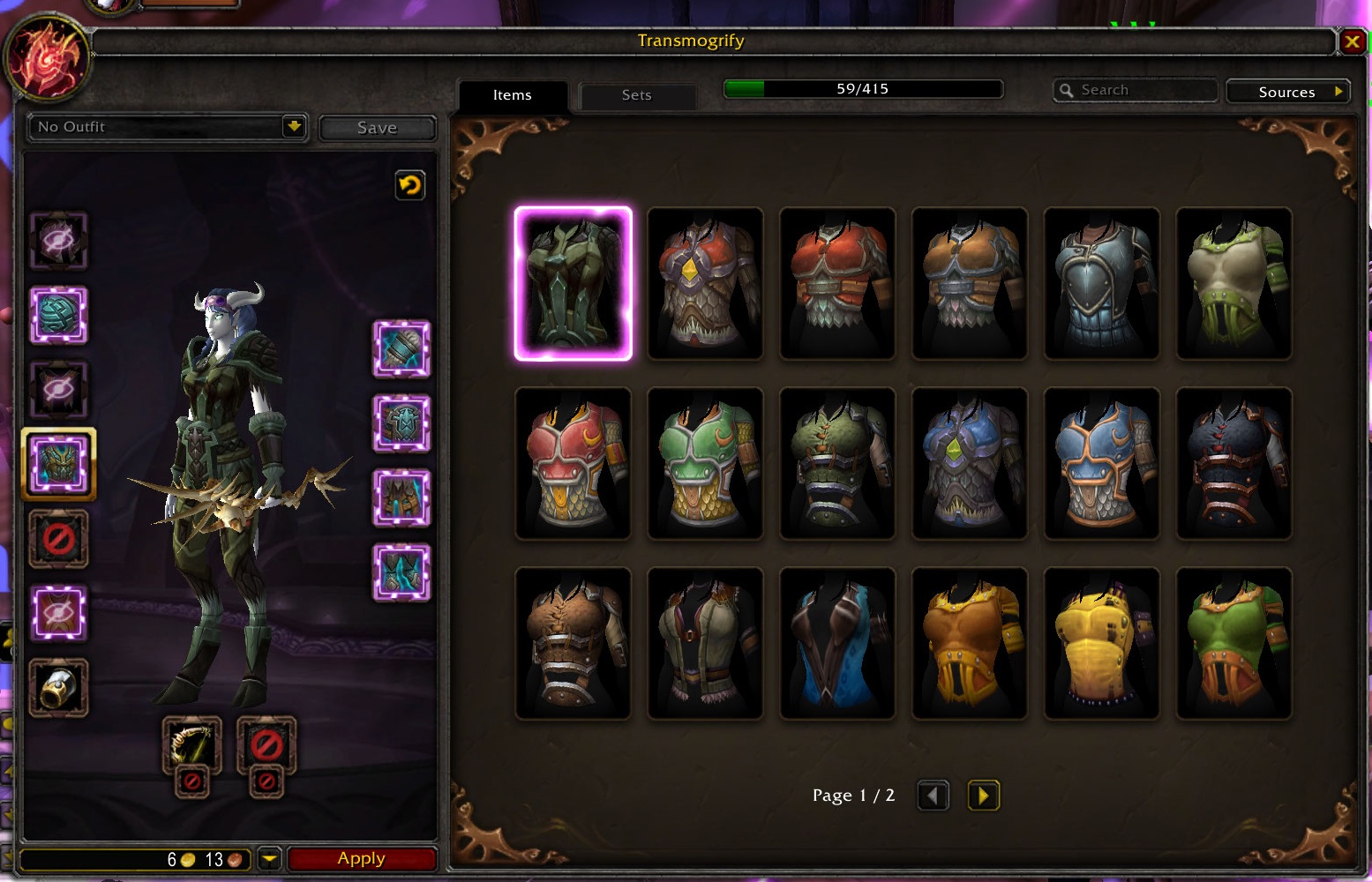Select the dark green chest appearance
The width and height of the screenshot is (1372, 882).
tap(574, 284)
